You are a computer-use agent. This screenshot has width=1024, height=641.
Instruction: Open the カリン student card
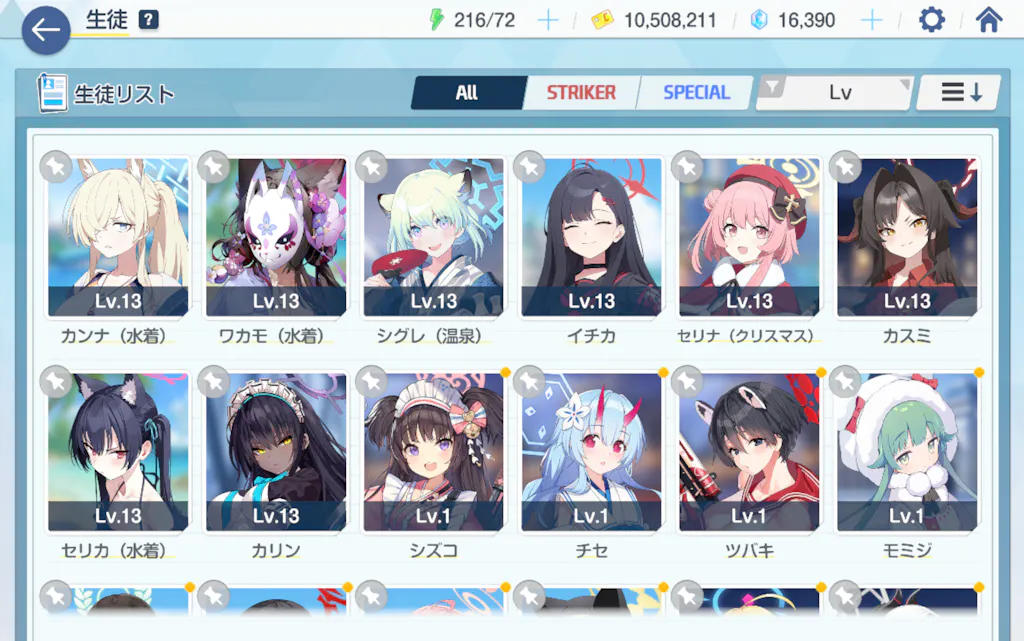(x=276, y=453)
